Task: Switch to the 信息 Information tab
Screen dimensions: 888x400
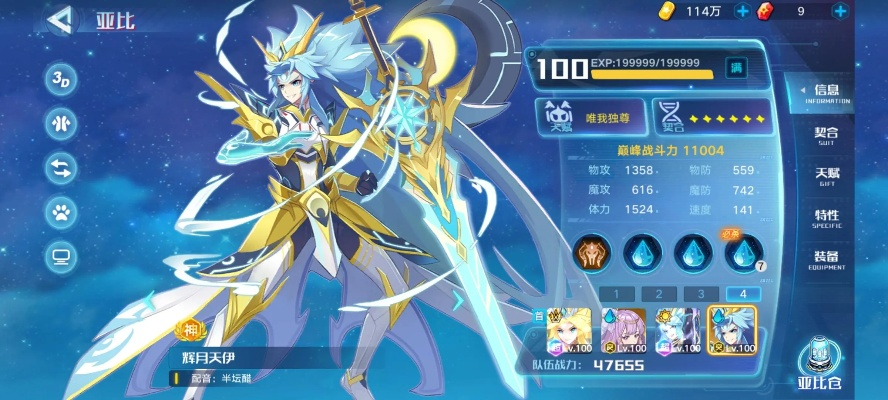Action: coord(826,94)
